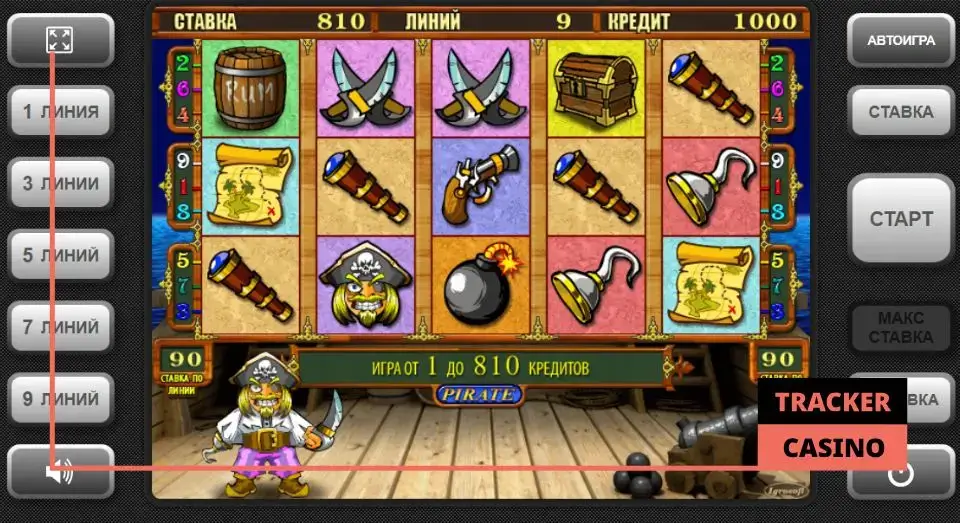Click the Макс Ставка button
Screen dimensions: 960x523
point(900,327)
